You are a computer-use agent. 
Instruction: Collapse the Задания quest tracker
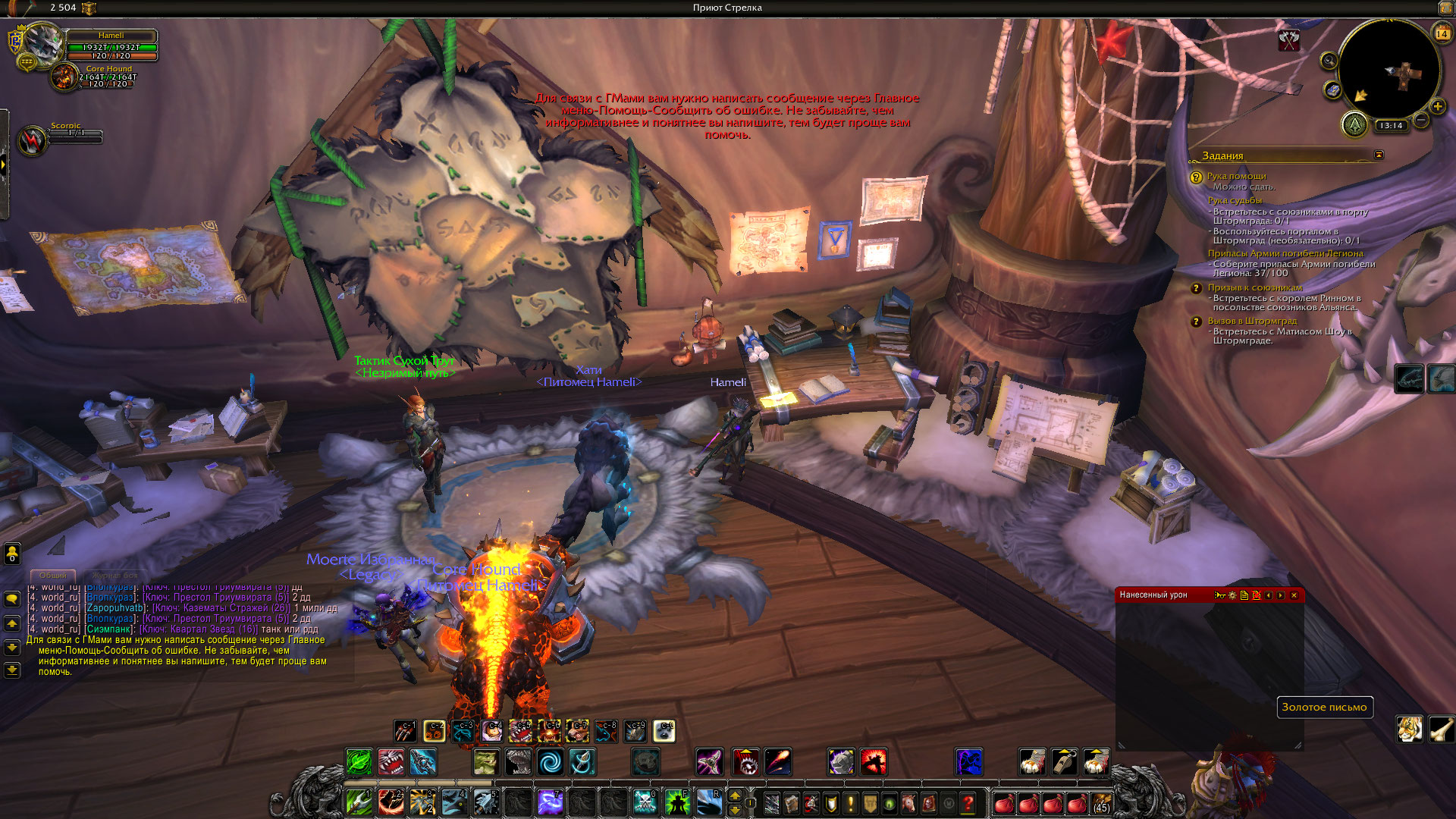point(1379,155)
